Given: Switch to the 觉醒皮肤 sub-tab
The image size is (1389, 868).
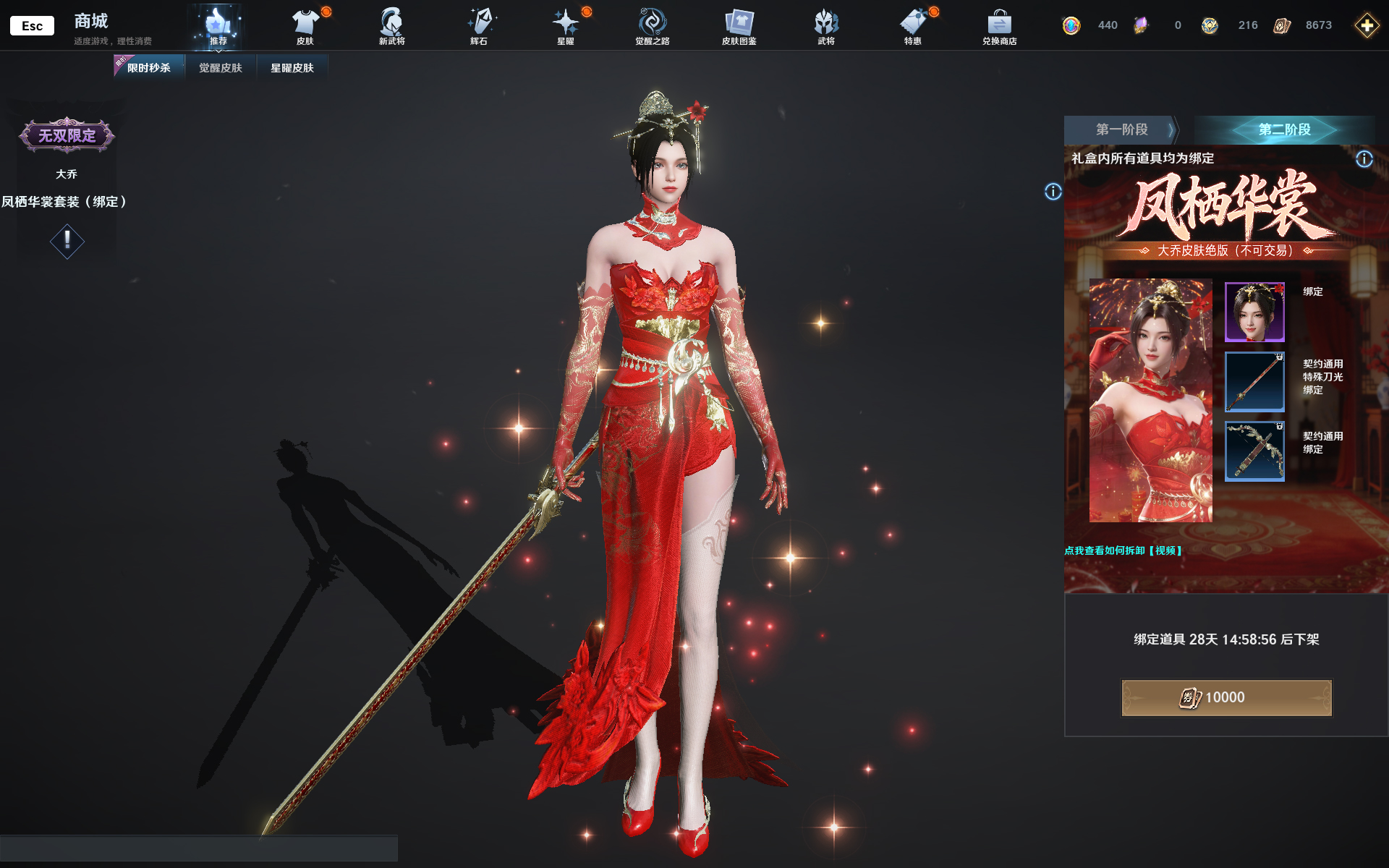Looking at the screenshot, I should (221, 68).
